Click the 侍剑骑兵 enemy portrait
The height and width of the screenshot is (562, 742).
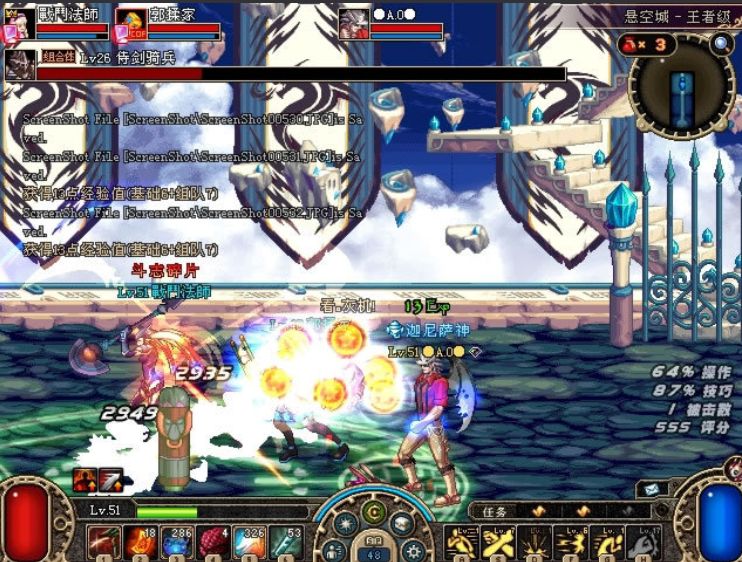(20, 64)
